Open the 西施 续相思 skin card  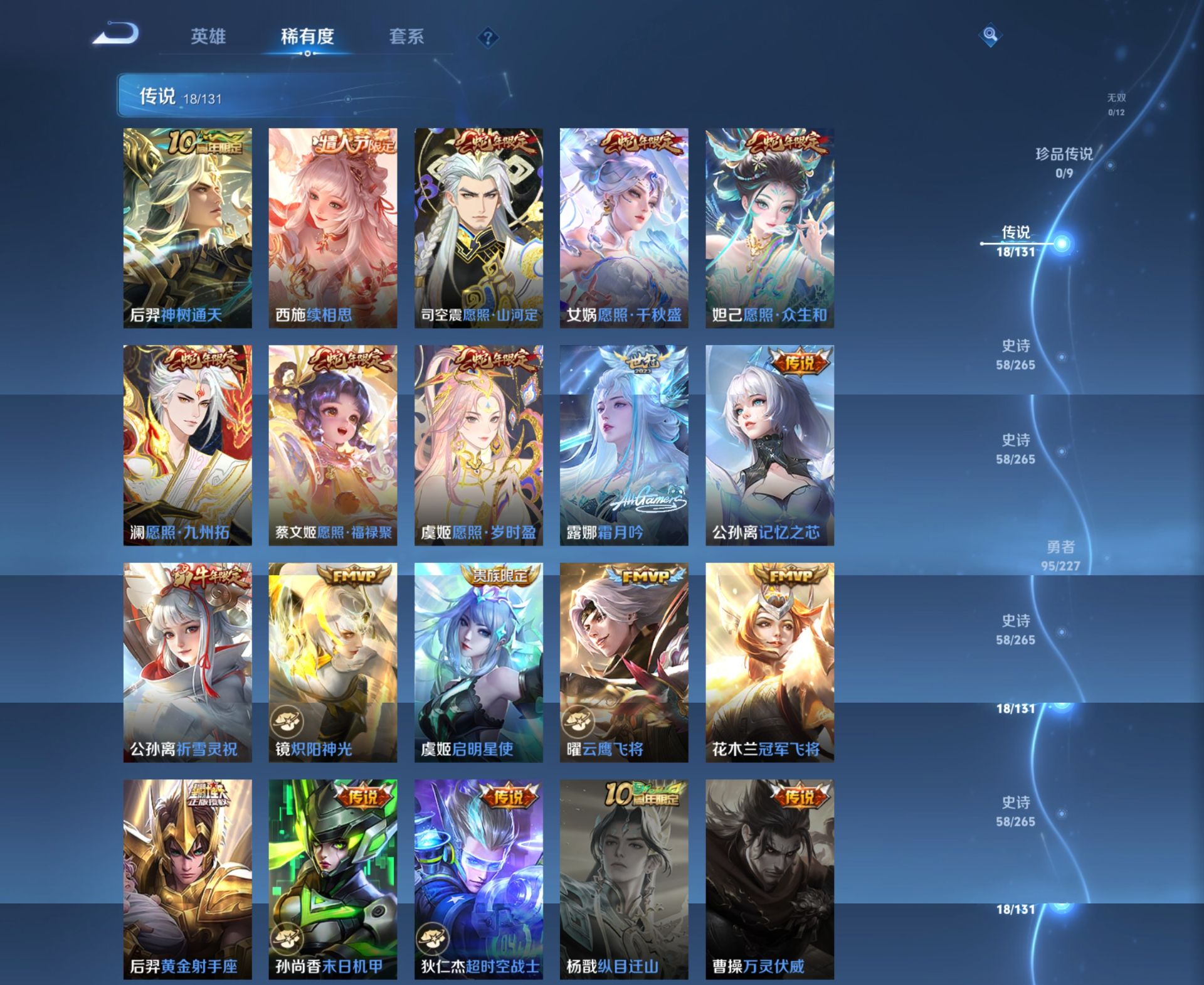coord(332,226)
